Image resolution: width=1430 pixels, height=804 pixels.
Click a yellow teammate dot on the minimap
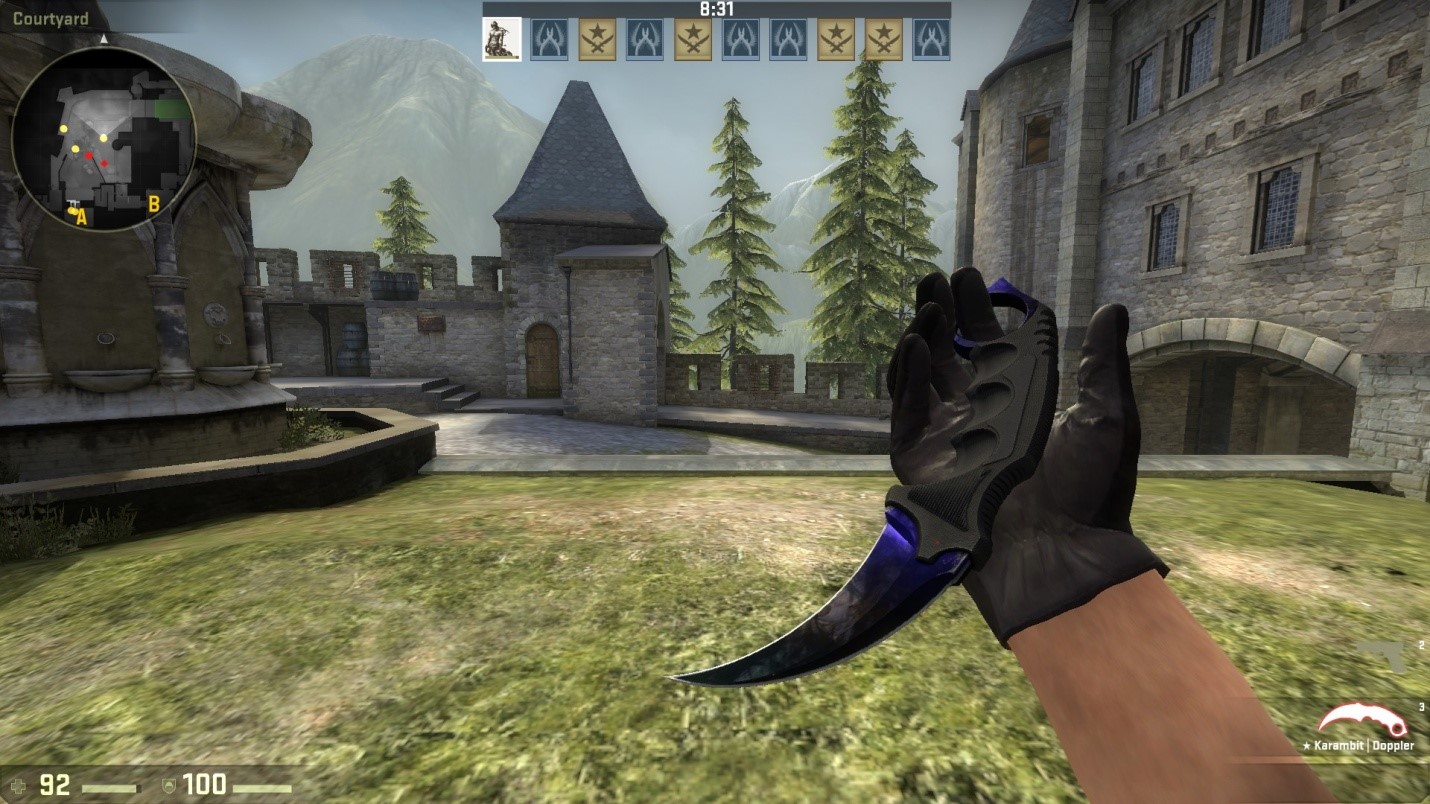[63, 129]
